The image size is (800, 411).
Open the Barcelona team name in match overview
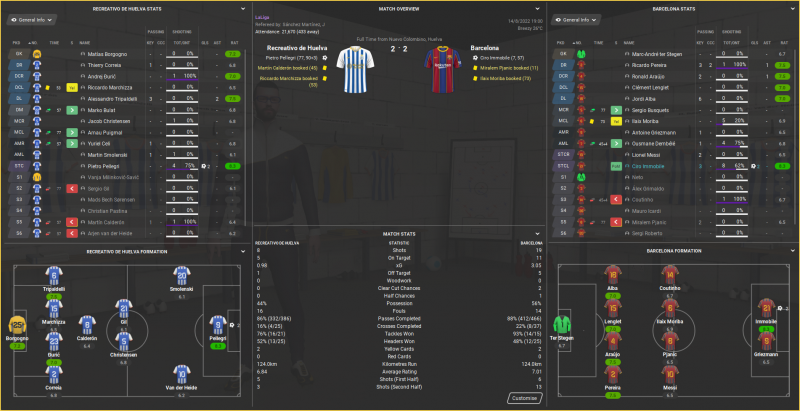490,47
